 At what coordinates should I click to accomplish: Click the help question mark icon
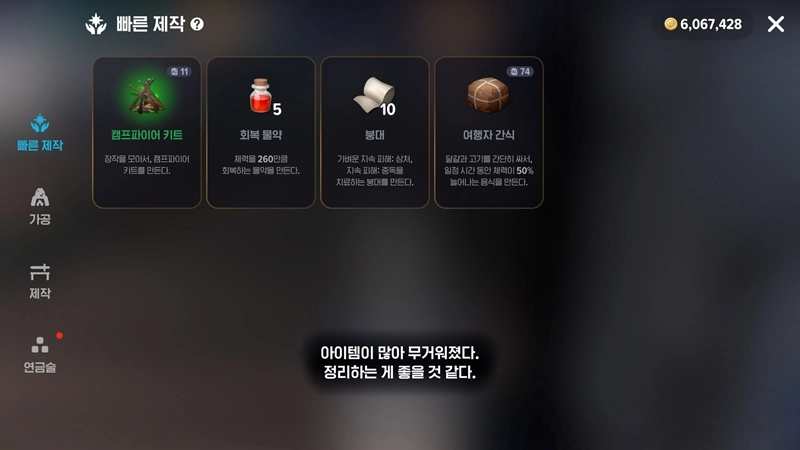[x=197, y=24]
